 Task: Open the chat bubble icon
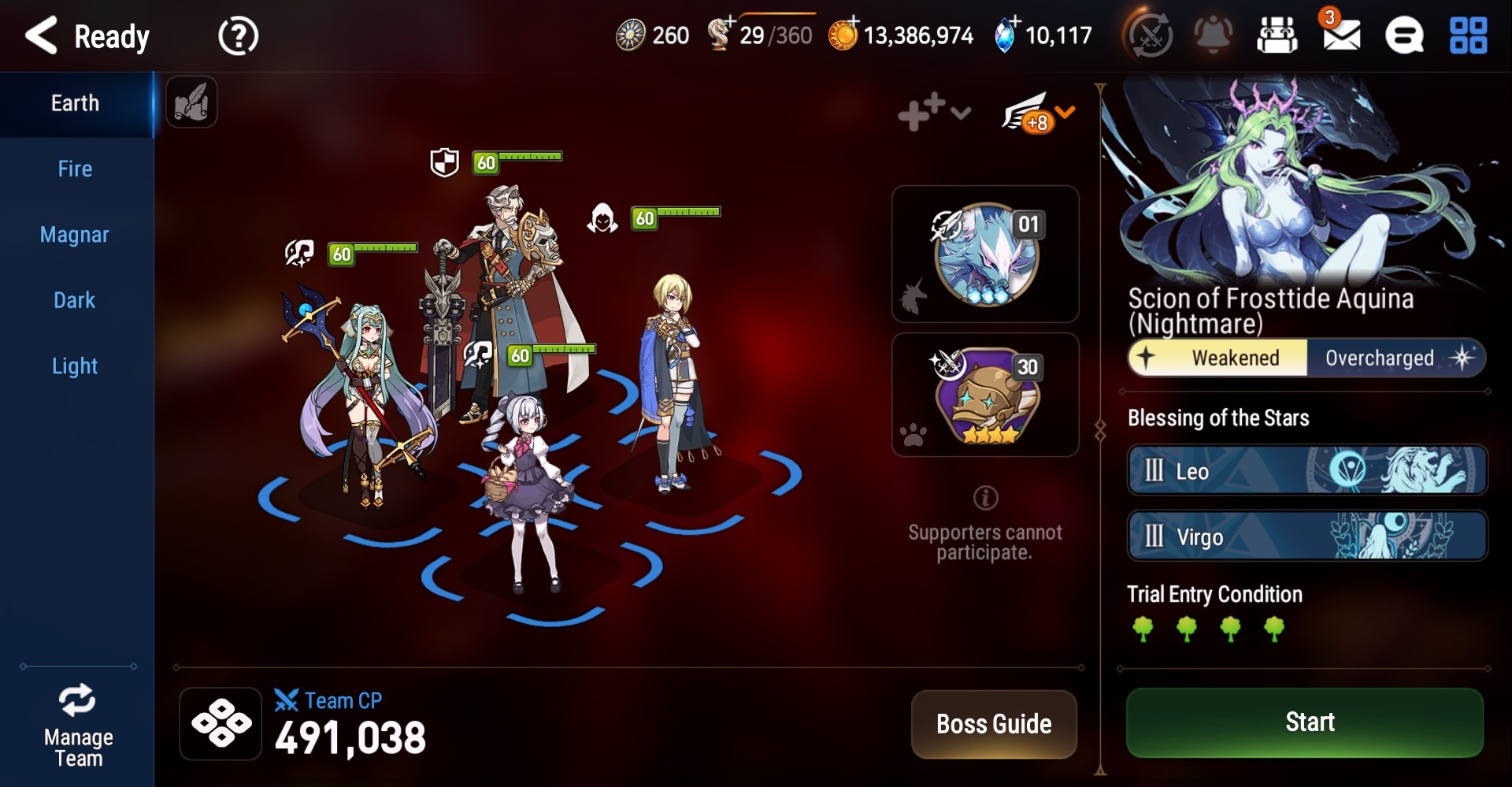(1404, 36)
